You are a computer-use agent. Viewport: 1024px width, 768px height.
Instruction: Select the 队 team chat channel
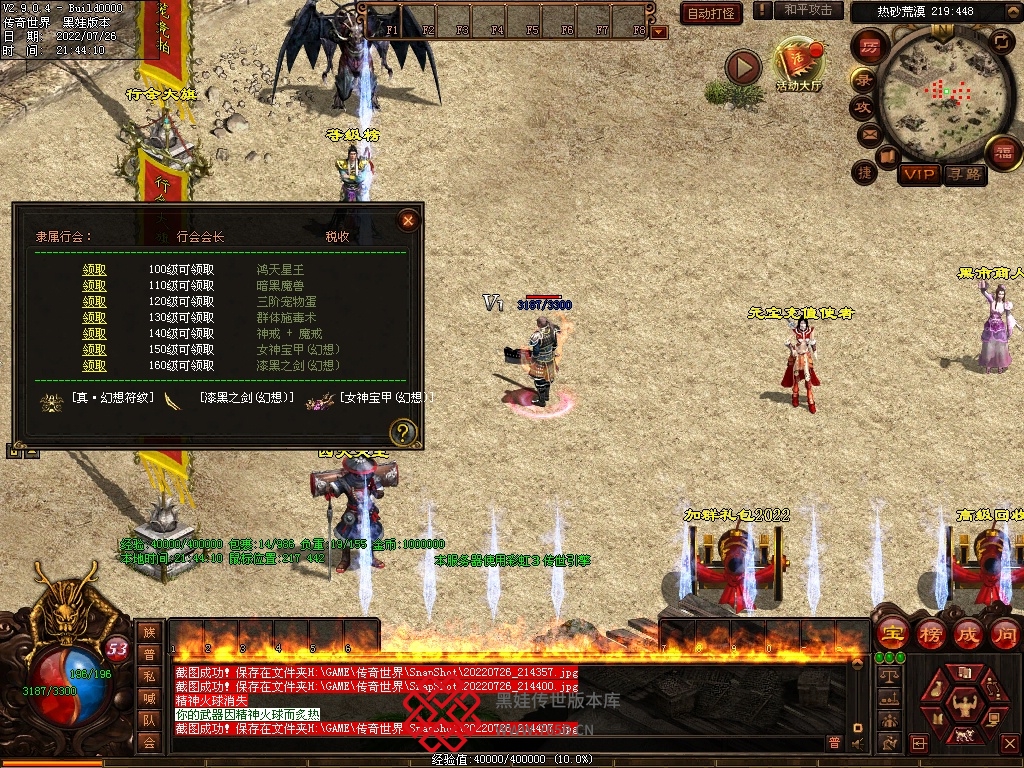(149, 719)
